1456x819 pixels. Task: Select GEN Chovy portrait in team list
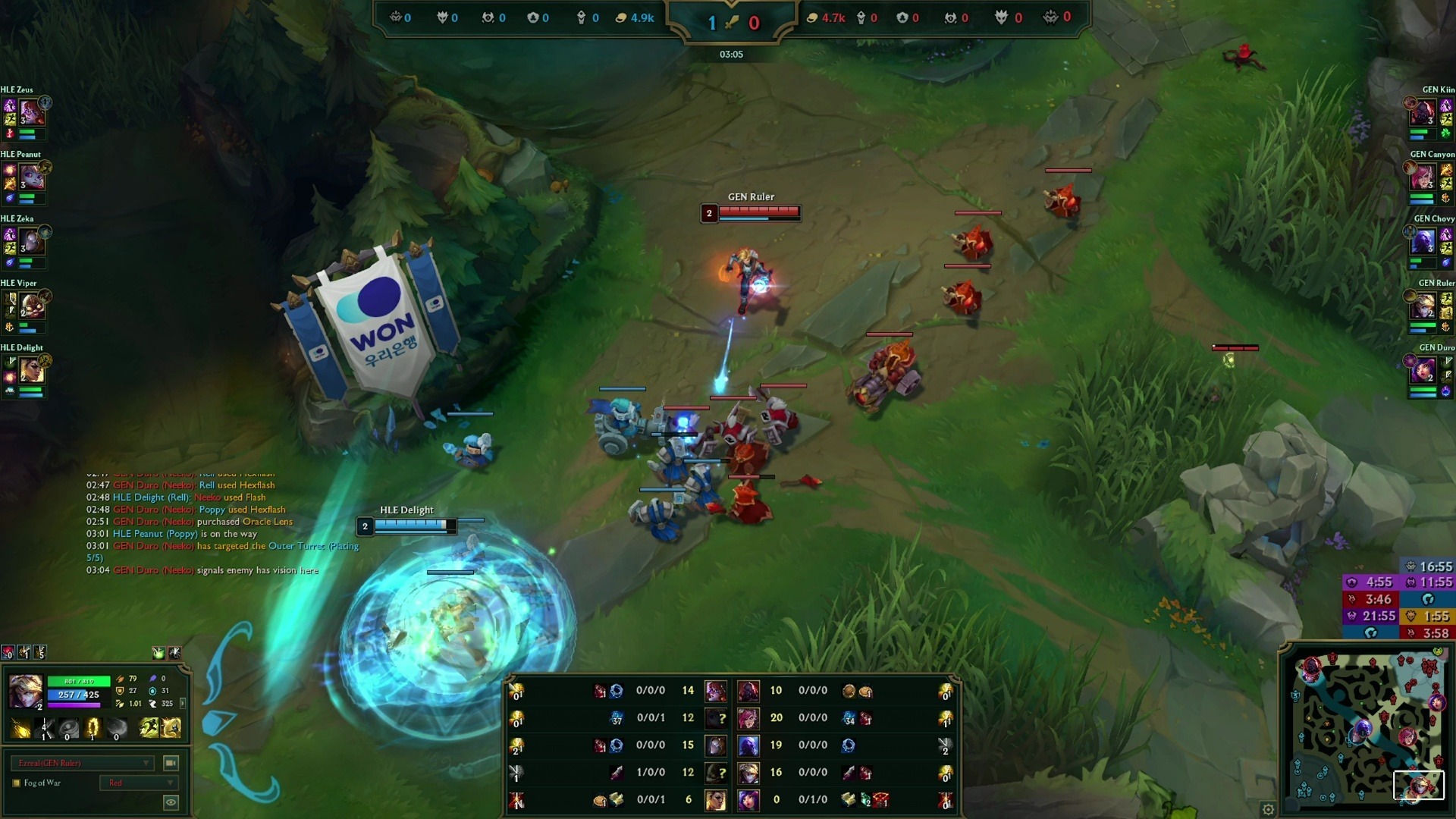(x=1423, y=243)
